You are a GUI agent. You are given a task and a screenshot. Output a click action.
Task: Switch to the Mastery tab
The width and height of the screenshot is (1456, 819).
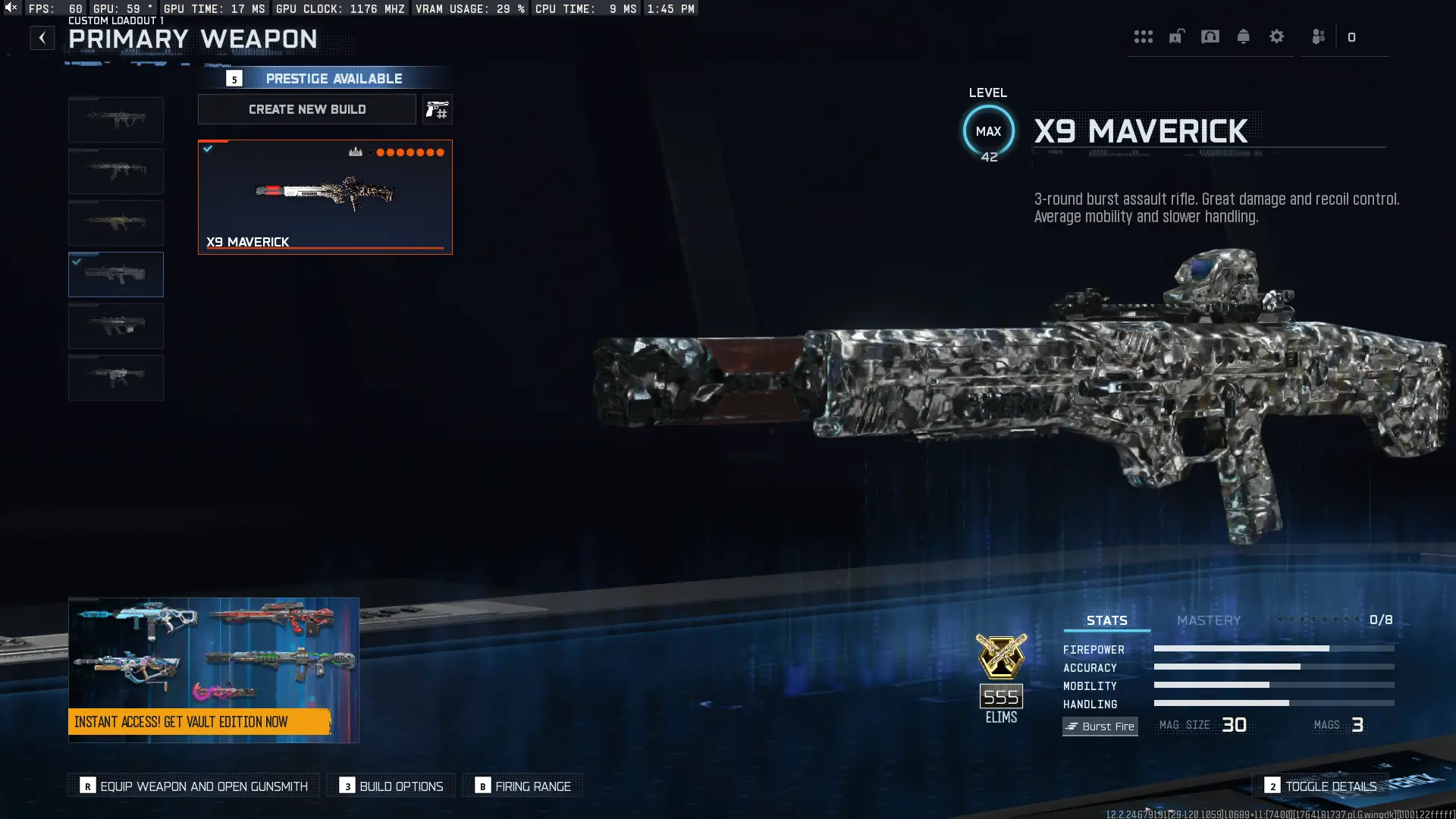tap(1209, 620)
